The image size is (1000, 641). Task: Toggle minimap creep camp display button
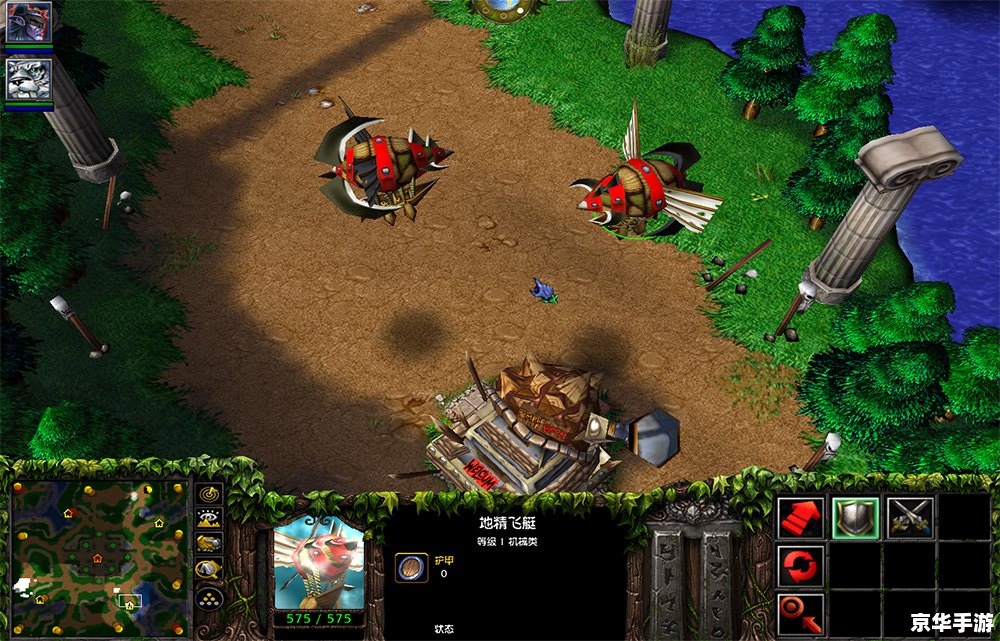point(209,569)
